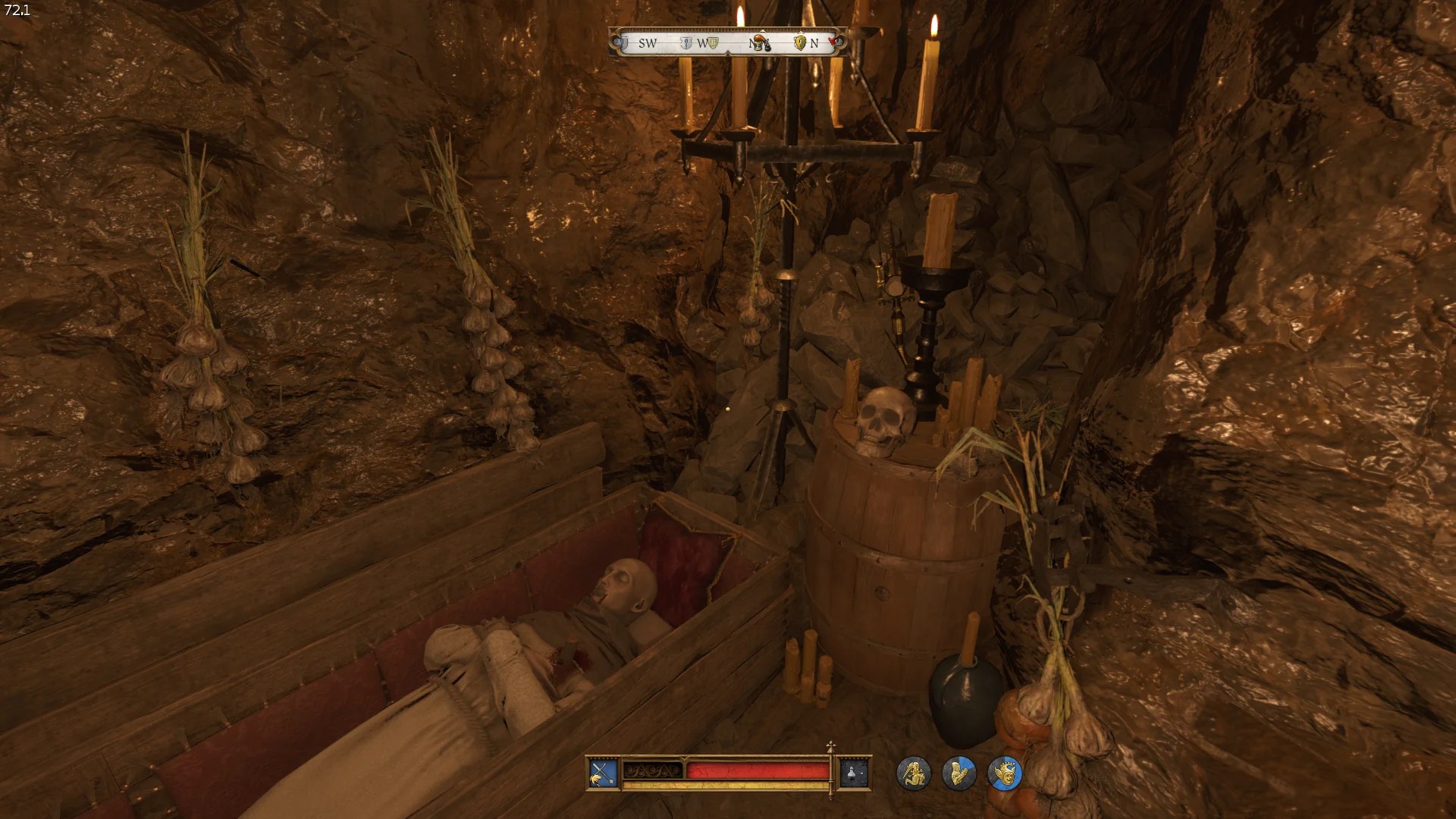The height and width of the screenshot is (819, 1456).
Task: Click the compass bar heading strip
Action: pyautogui.click(x=730, y=43)
